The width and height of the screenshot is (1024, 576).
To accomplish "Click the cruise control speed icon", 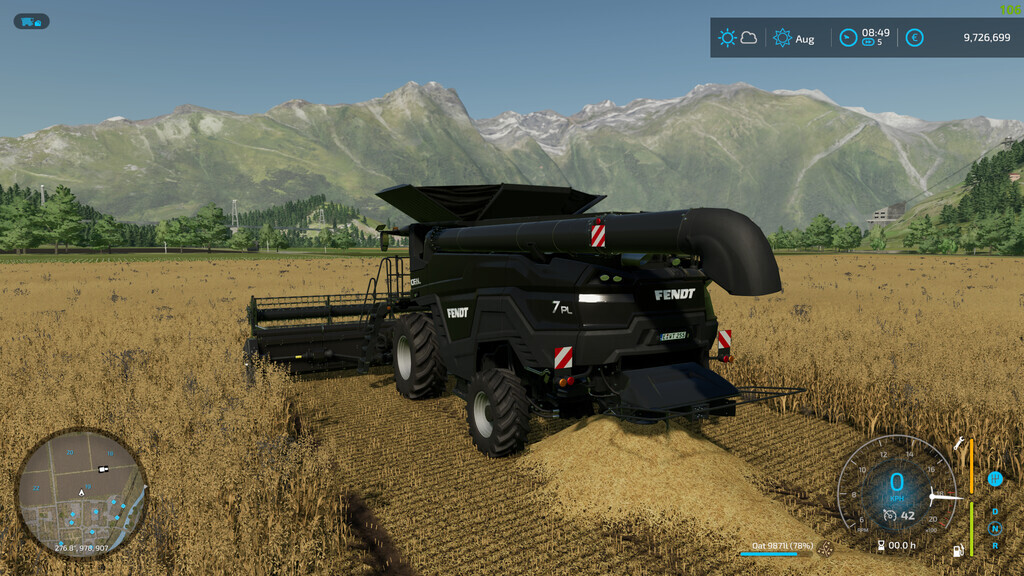I will pyautogui.click(x=888, y=516).
